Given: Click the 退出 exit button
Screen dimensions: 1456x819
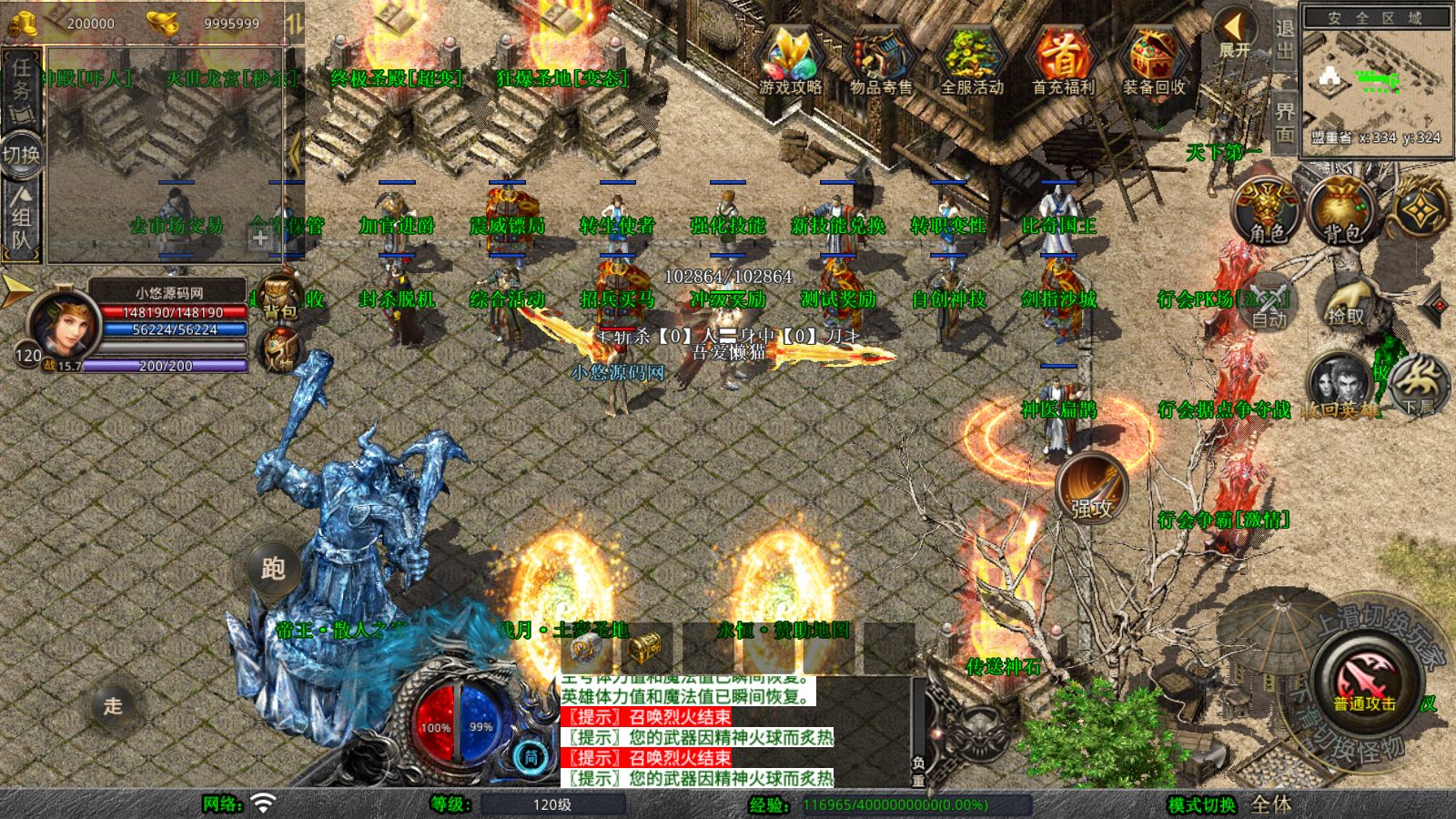Looking at the screenshot, I should (1284, 40).
